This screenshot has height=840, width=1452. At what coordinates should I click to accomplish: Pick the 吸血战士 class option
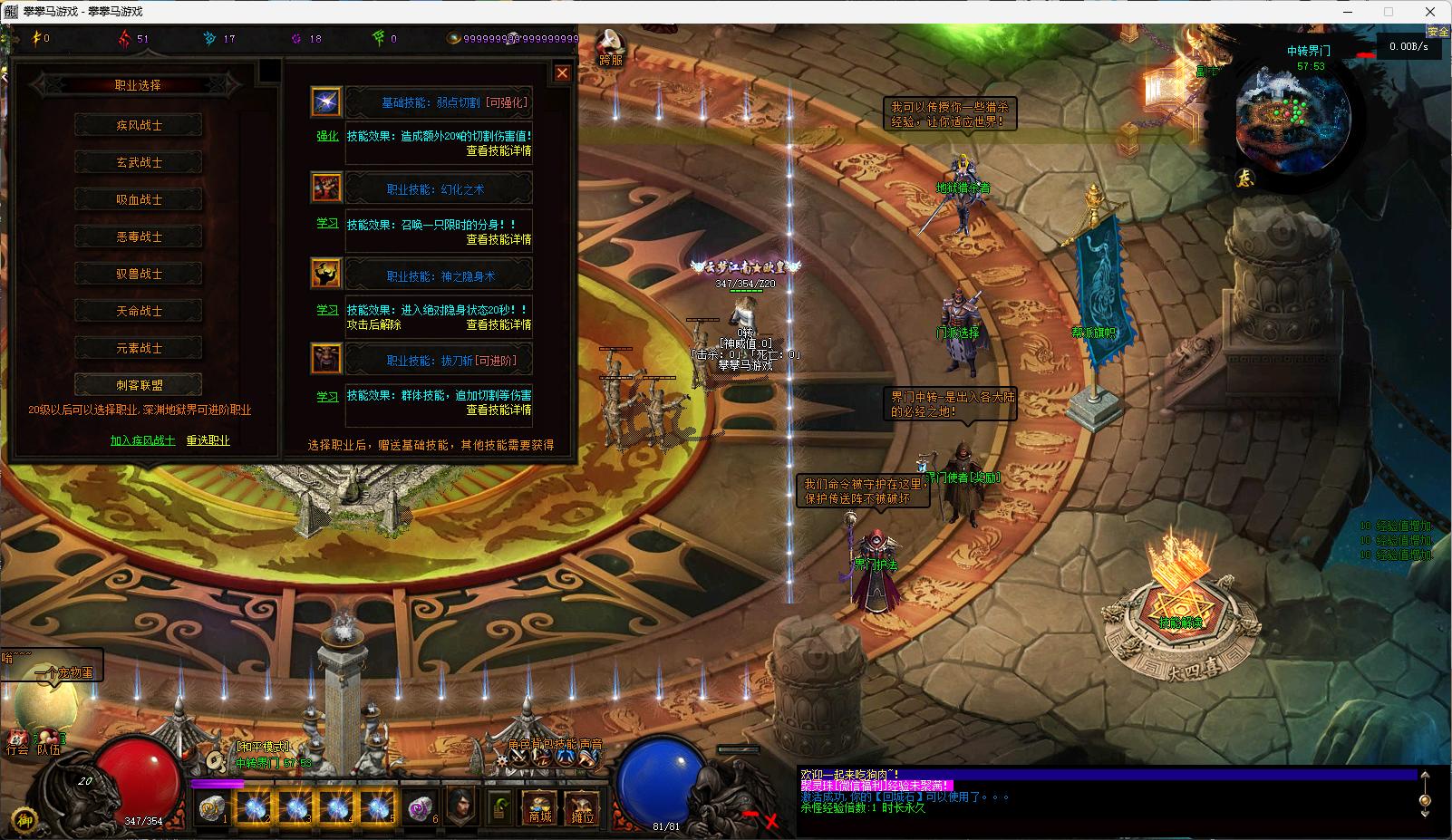click(139, 199)
